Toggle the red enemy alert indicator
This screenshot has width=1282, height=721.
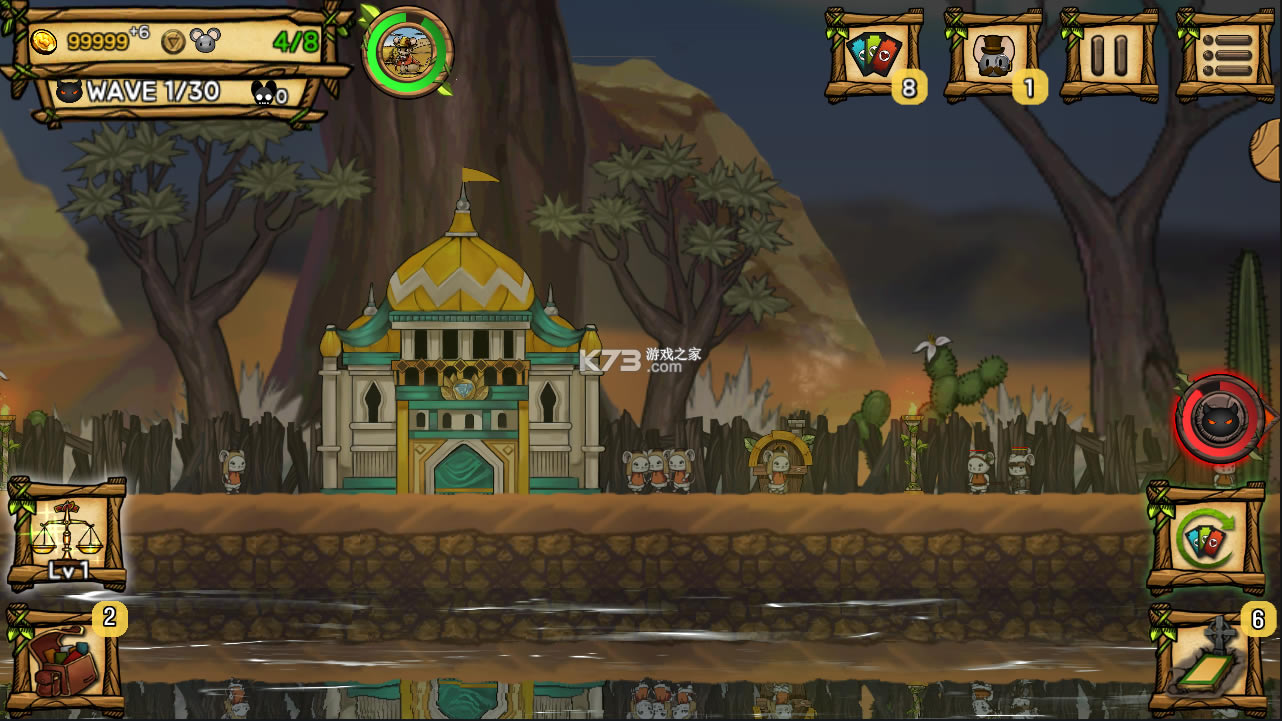point(1216,420)
